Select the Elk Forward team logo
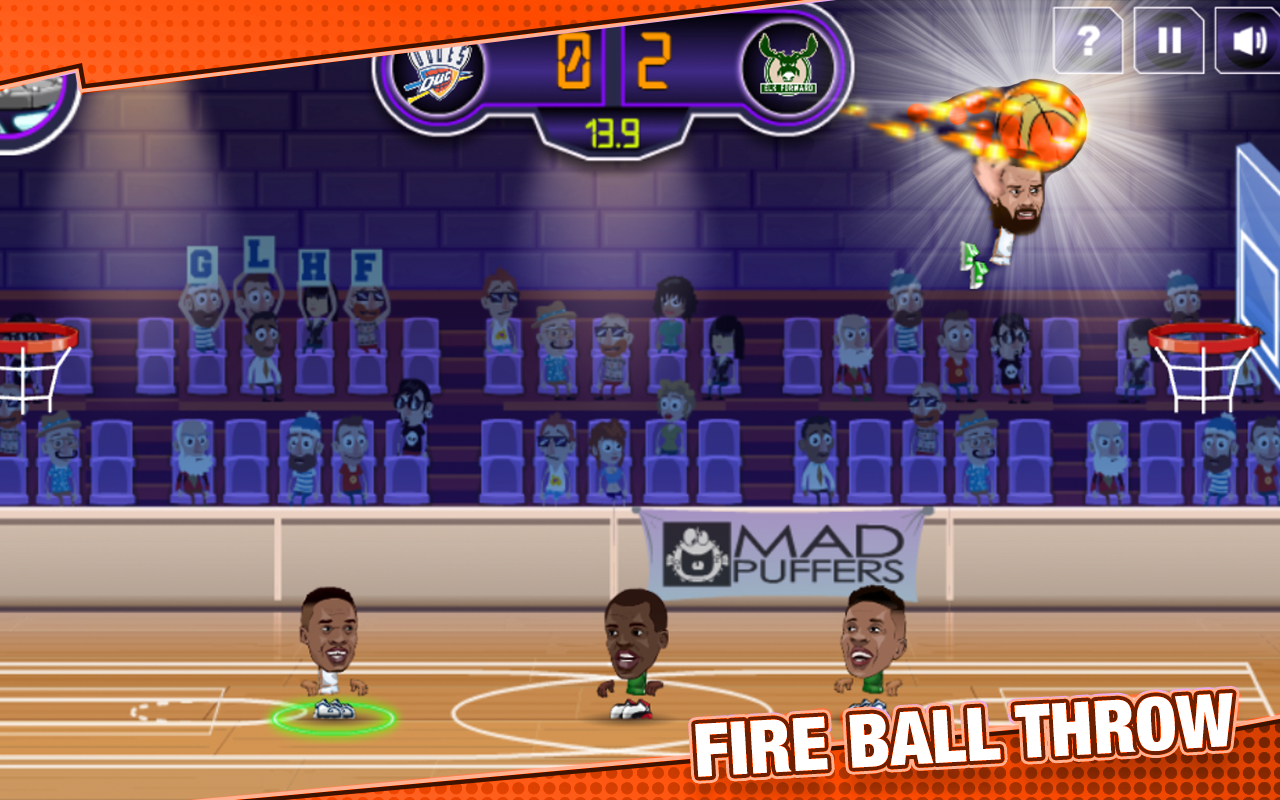Screen dimensions: 1280x800 [x=790, y=62]
